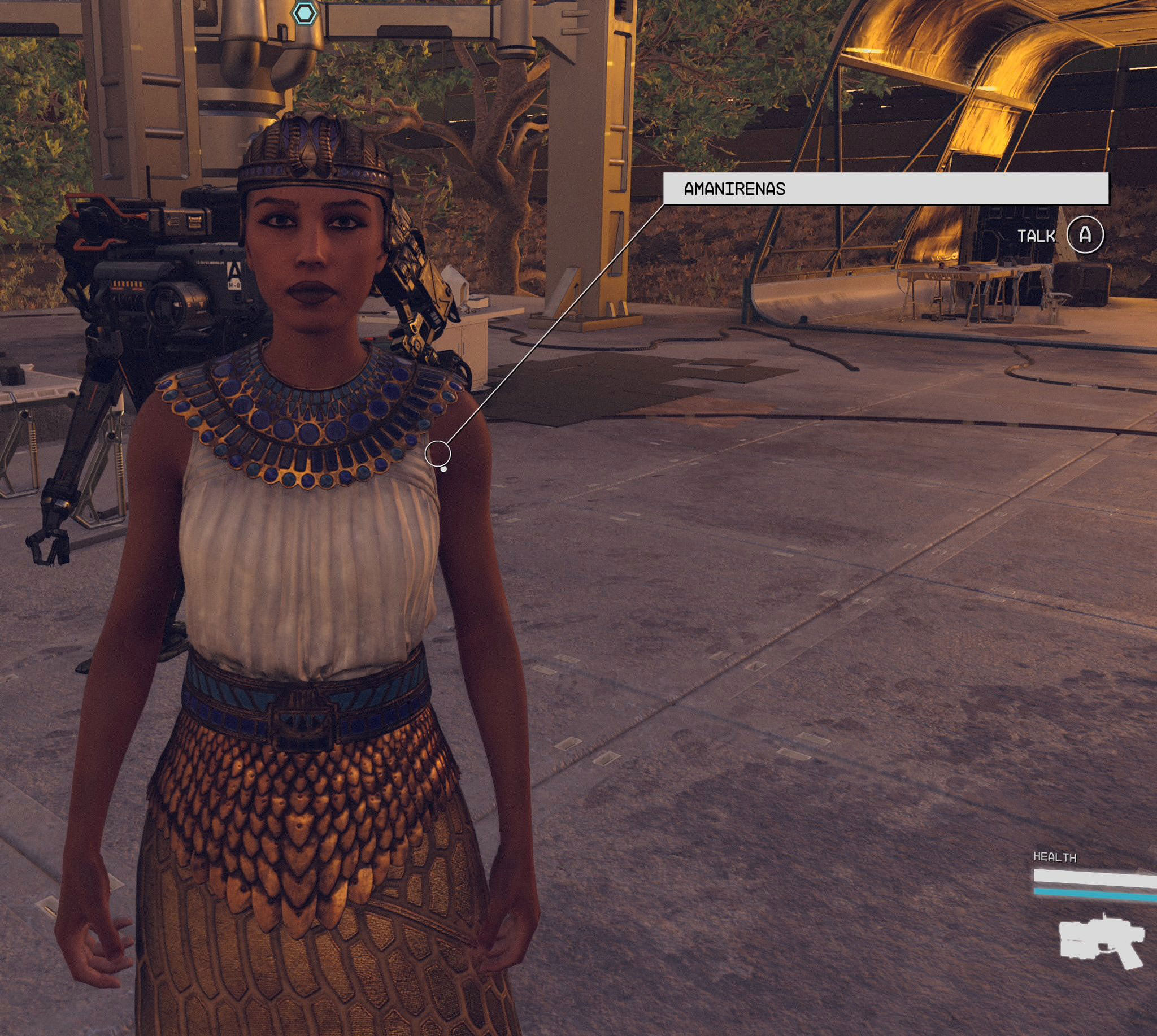This screenshot has width=1157, height=1036.
Task: Click the blue hexagon objective marker
Action: point(305,12)
